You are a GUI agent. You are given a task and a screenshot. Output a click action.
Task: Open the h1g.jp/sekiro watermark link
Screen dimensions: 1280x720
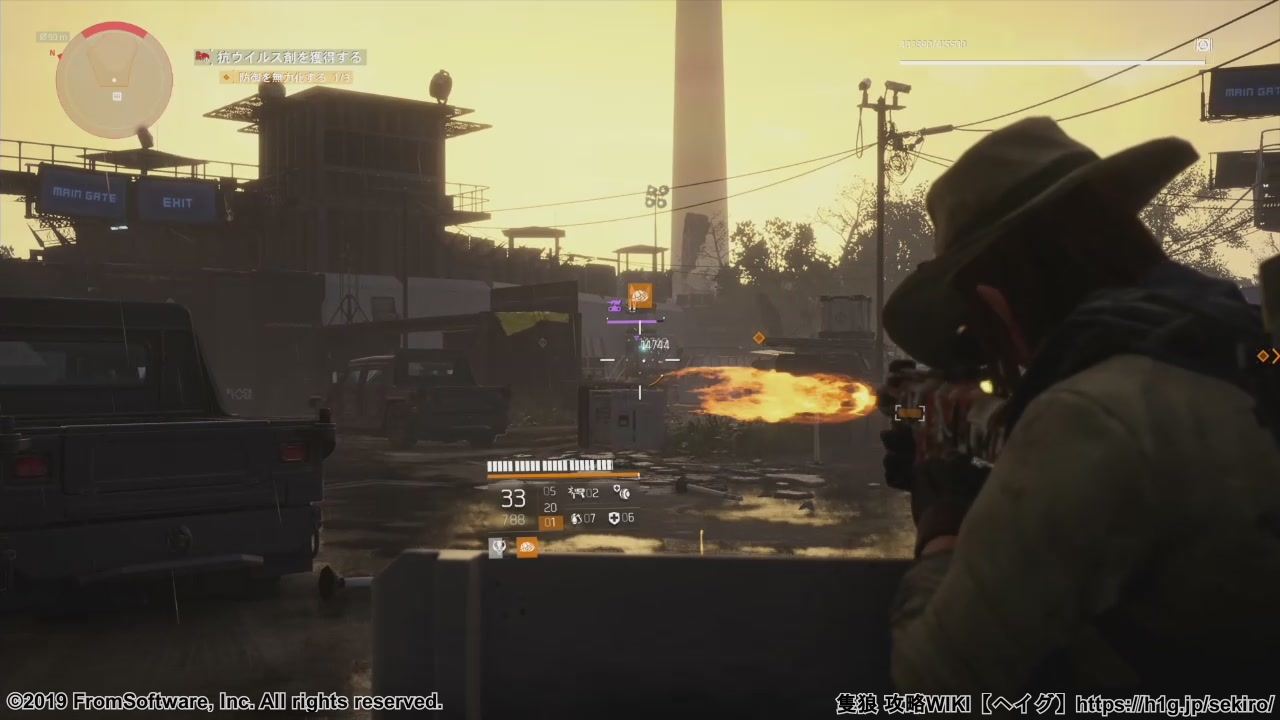[x=1175, y=703]
